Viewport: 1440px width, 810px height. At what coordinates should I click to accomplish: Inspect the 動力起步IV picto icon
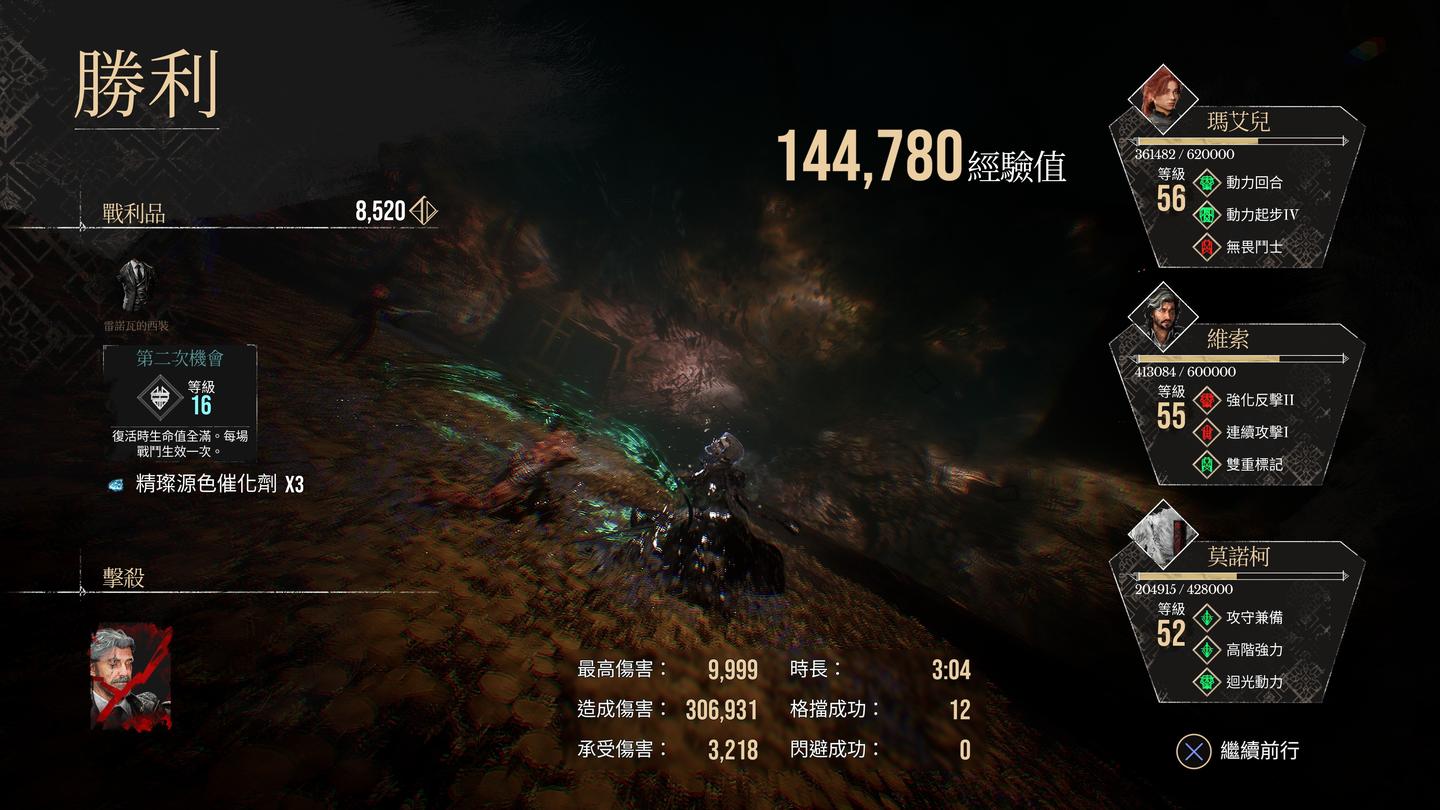pos(1208,215)
